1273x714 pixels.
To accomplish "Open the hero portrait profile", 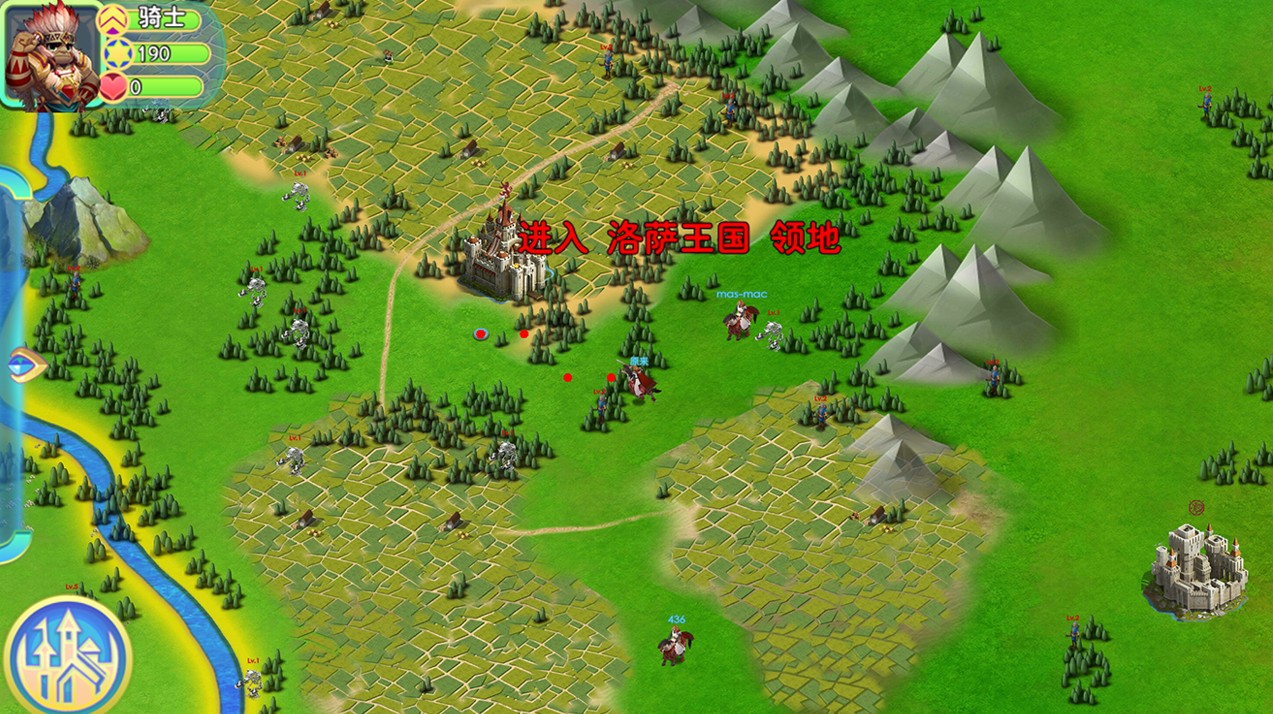I will tap(52, 55).
